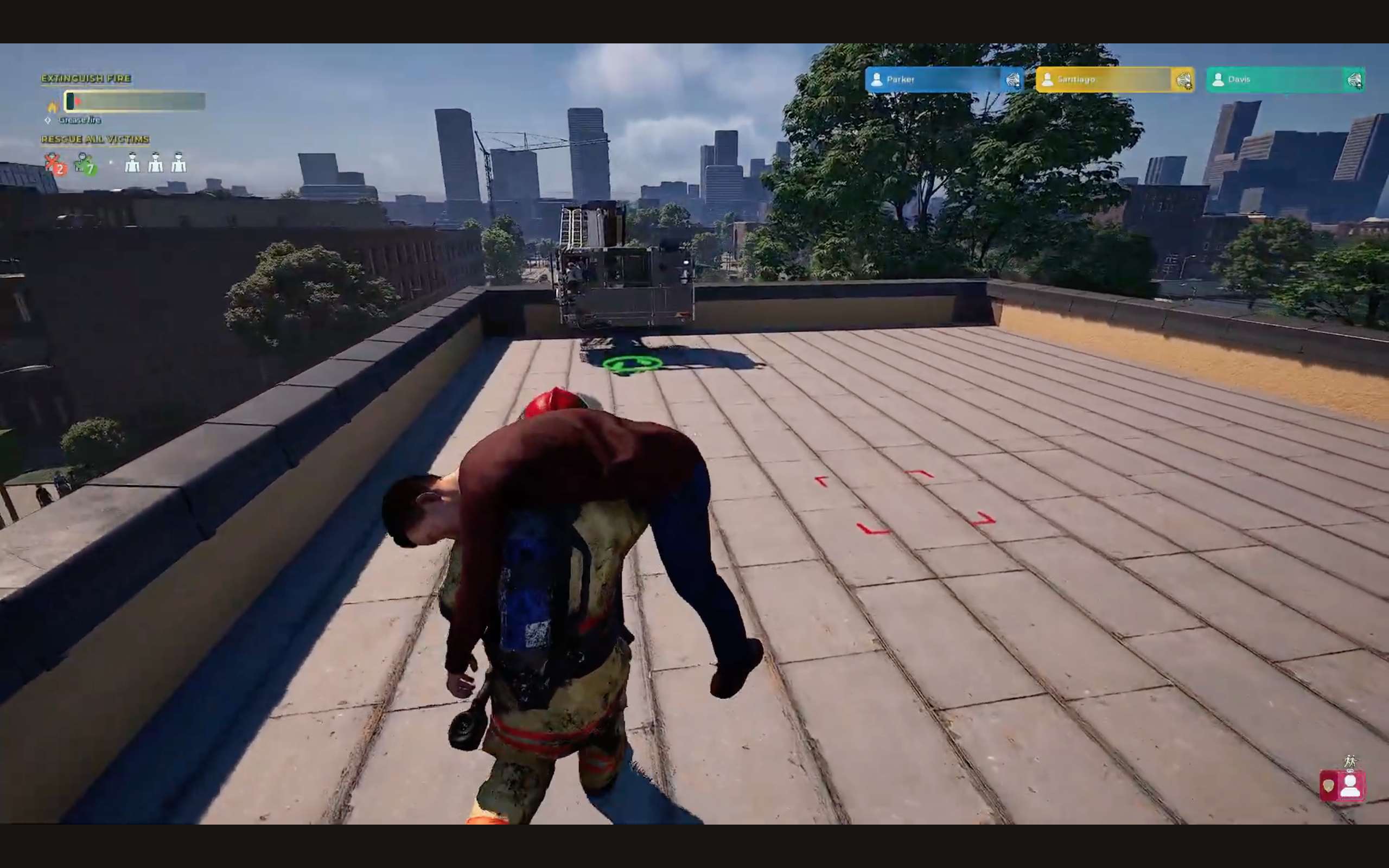Open the Rescue All Victims objective
This screenshot has height=868, width=1389.
(x=95, y=139)
